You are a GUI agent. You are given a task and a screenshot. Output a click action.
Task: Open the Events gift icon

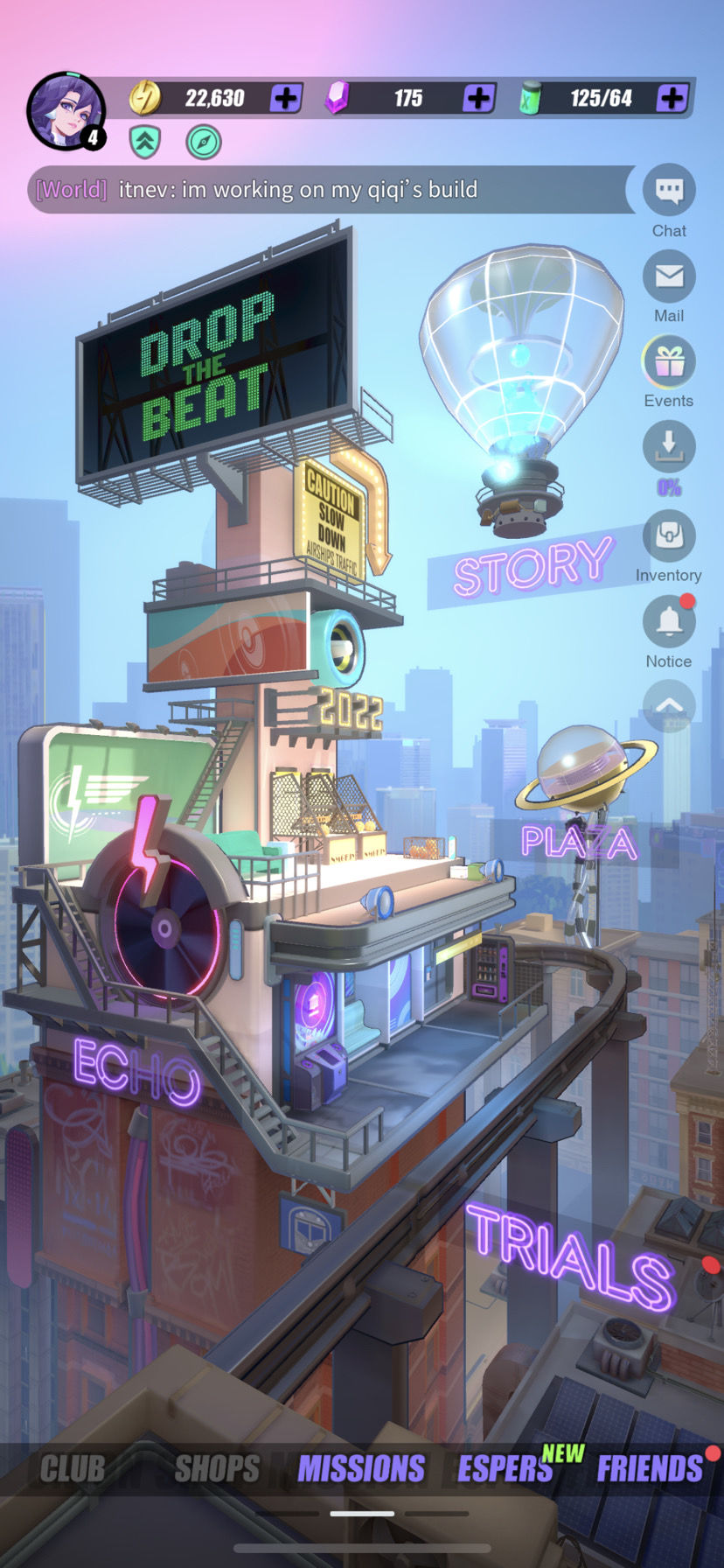click(669, 361)
